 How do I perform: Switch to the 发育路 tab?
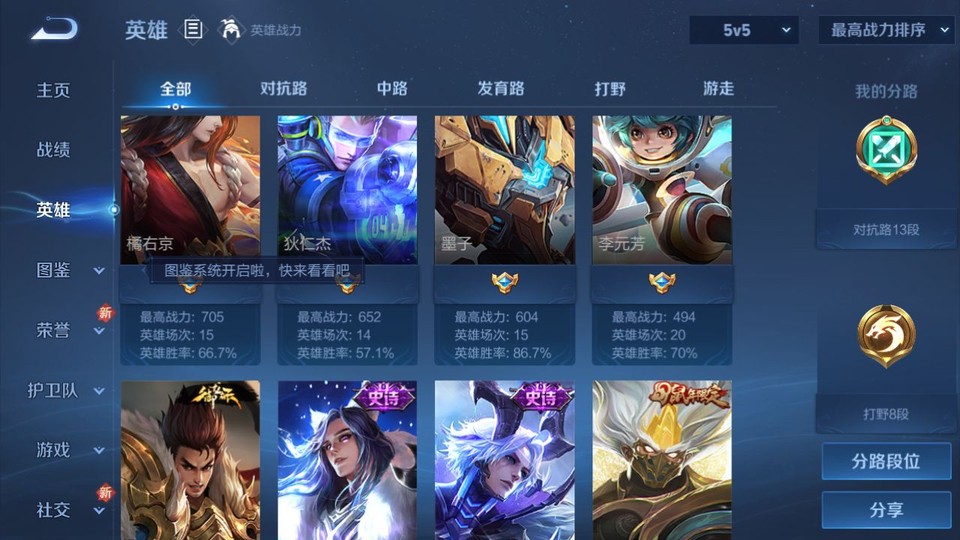(x=501, y=88)
